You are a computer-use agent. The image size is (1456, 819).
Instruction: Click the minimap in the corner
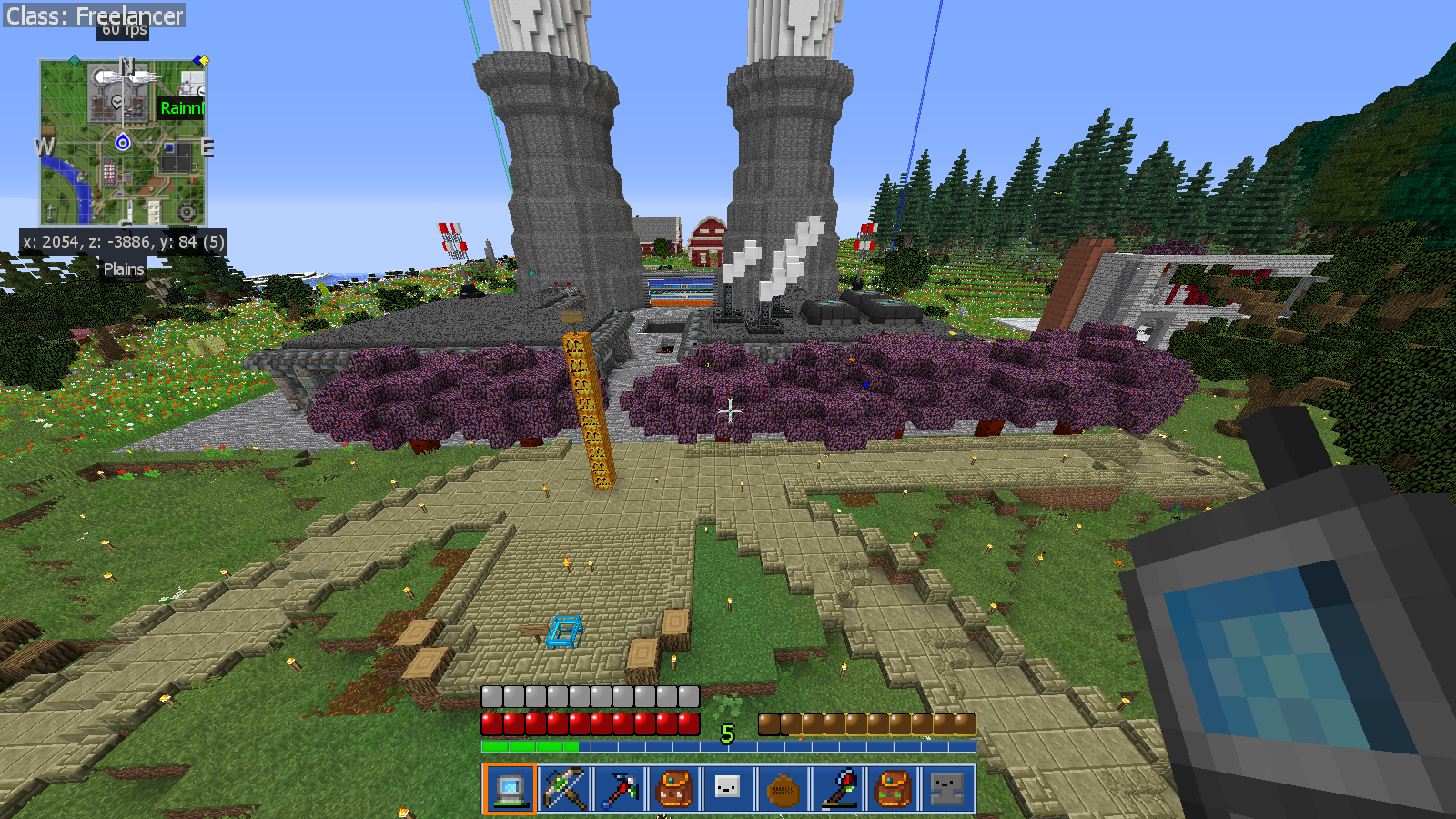point(123,142)
